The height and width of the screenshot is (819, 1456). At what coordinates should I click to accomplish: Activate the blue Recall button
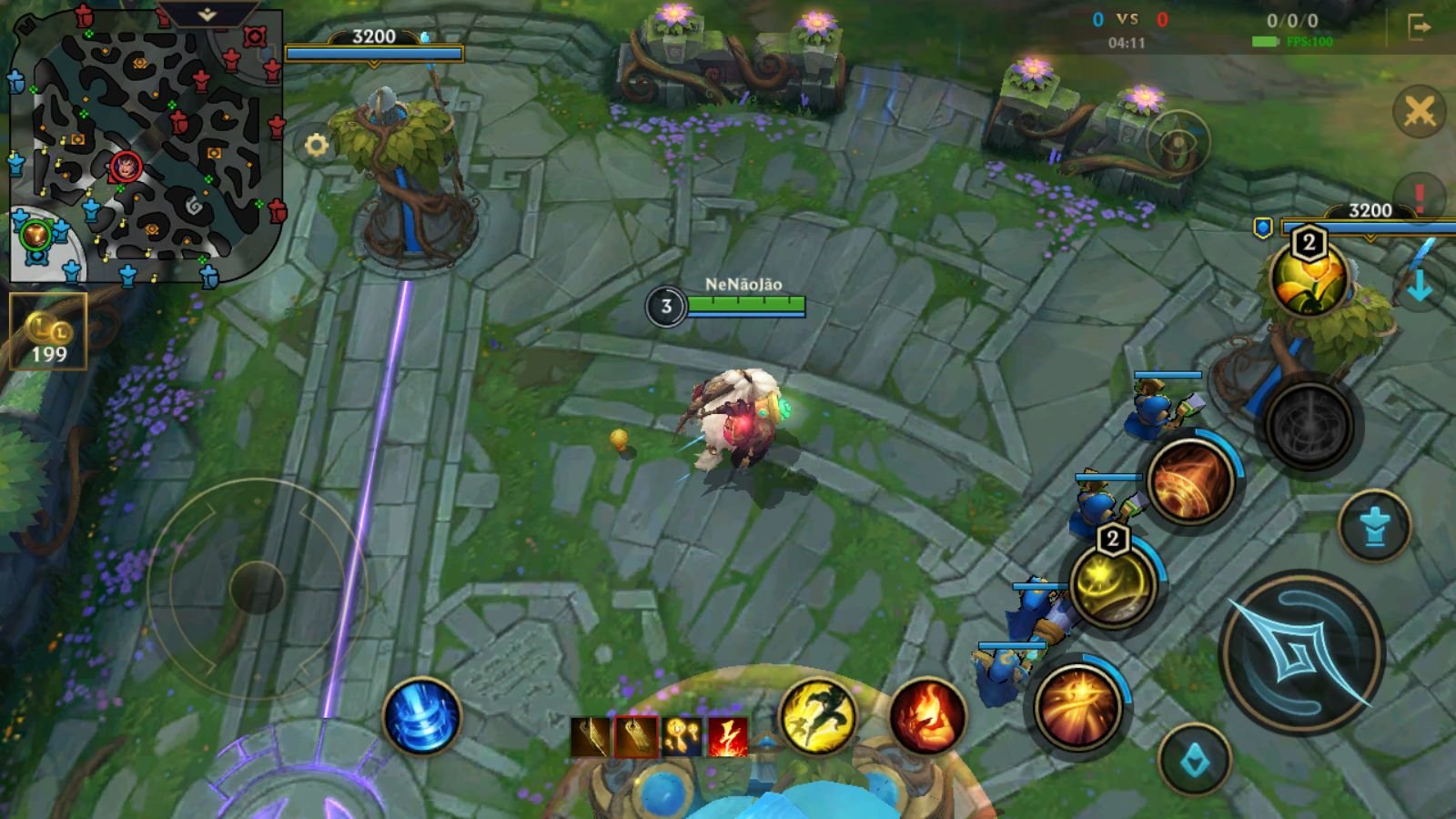pos(421,717)
